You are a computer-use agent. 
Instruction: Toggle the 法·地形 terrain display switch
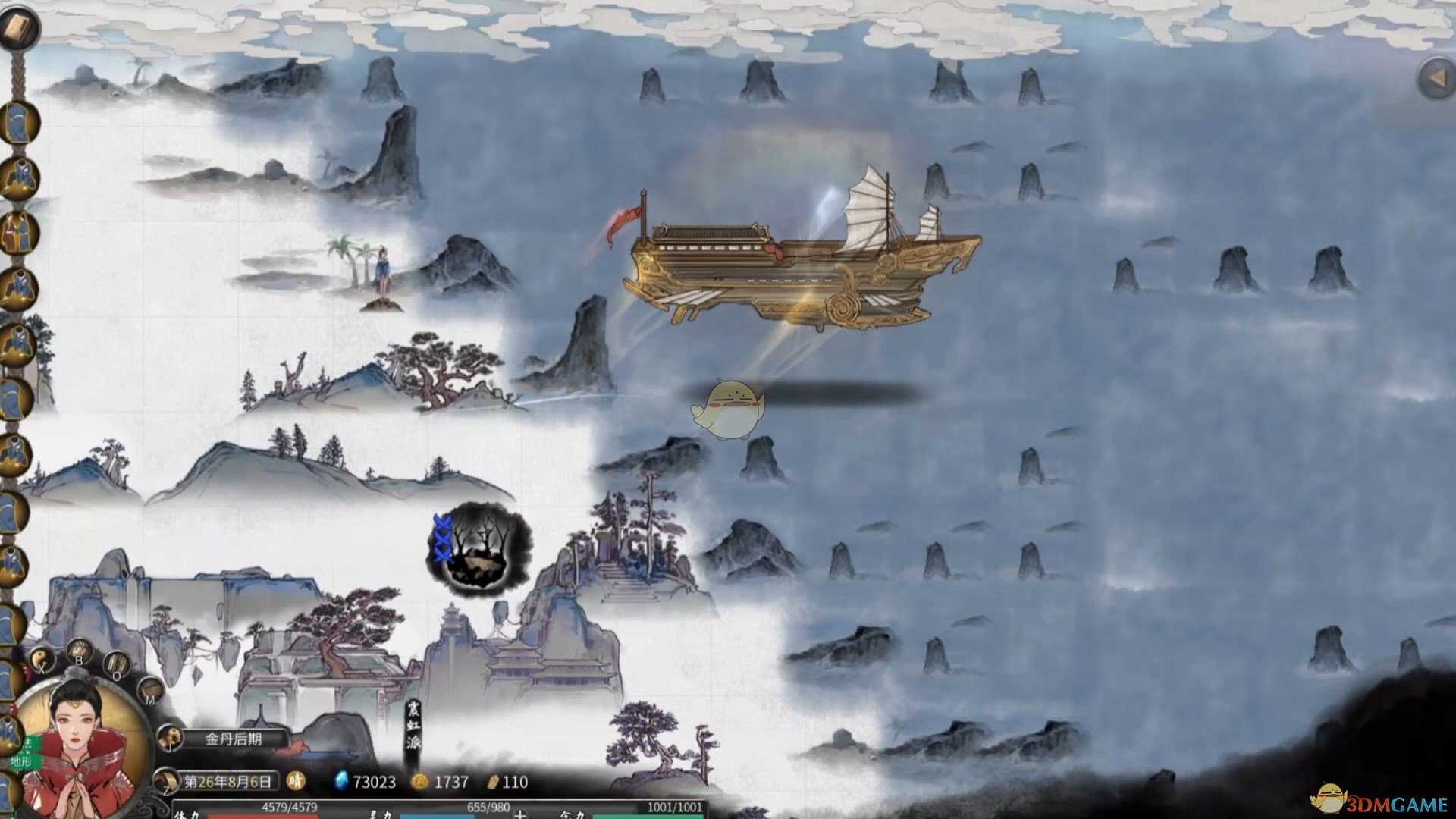click(24, 753)
